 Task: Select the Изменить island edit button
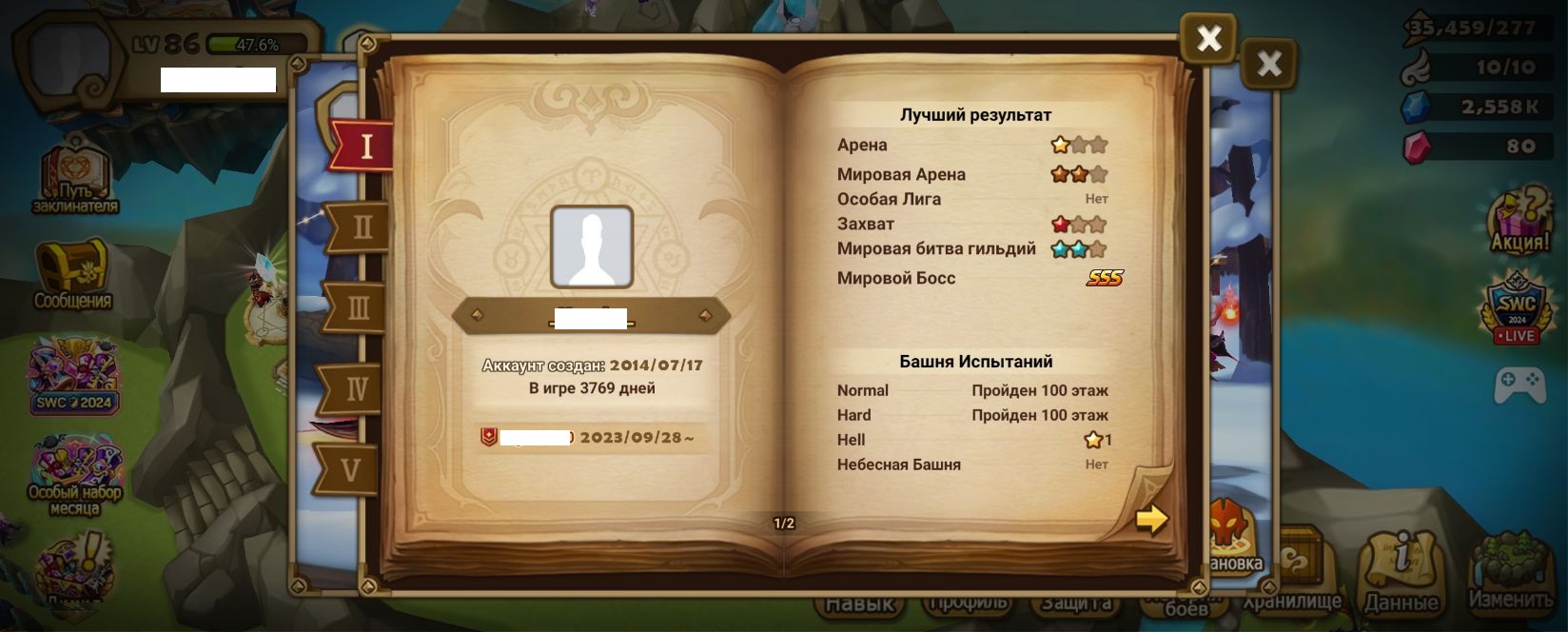coord(1510,574)
